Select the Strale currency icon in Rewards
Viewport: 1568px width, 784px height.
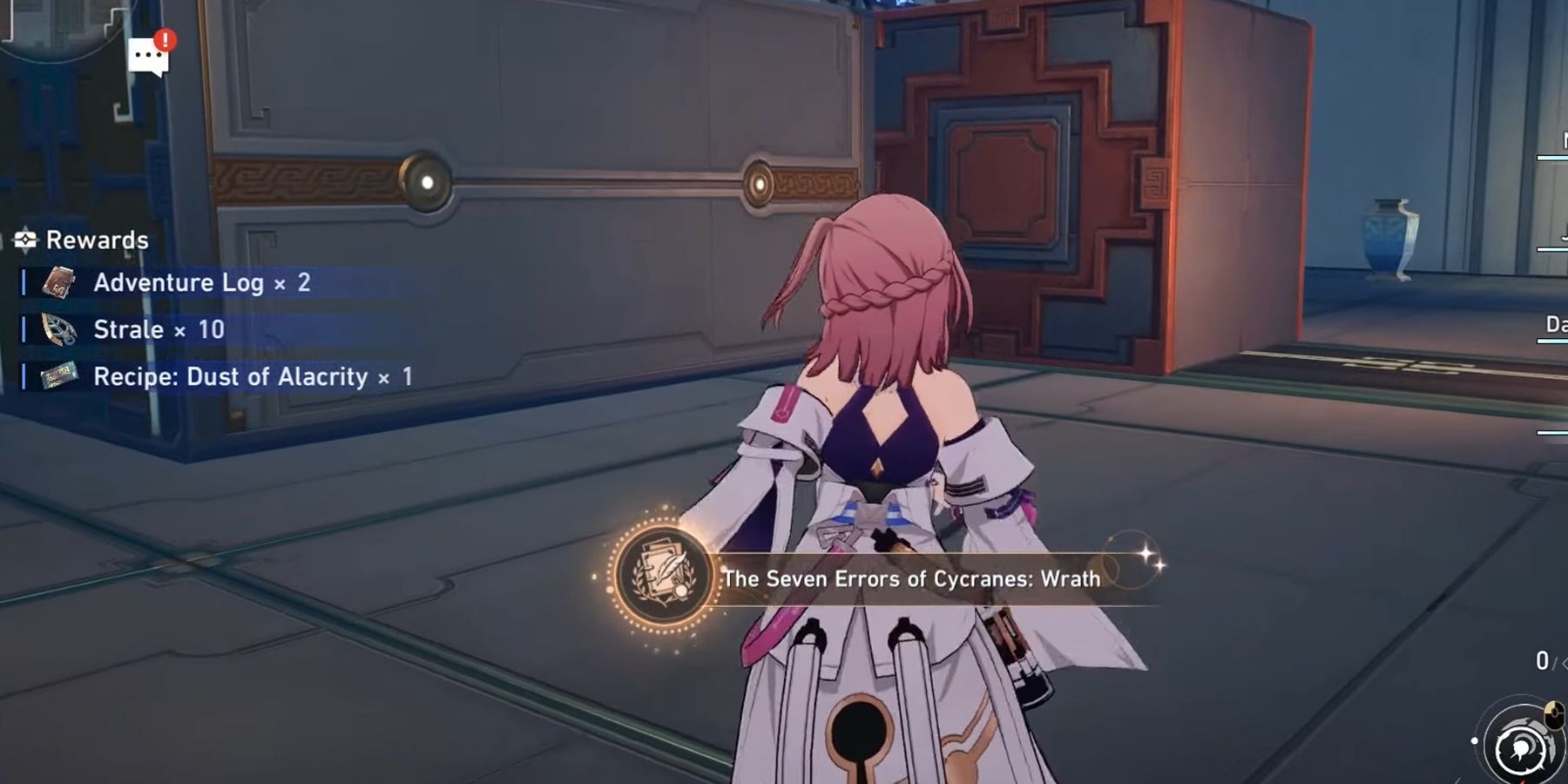59,328
